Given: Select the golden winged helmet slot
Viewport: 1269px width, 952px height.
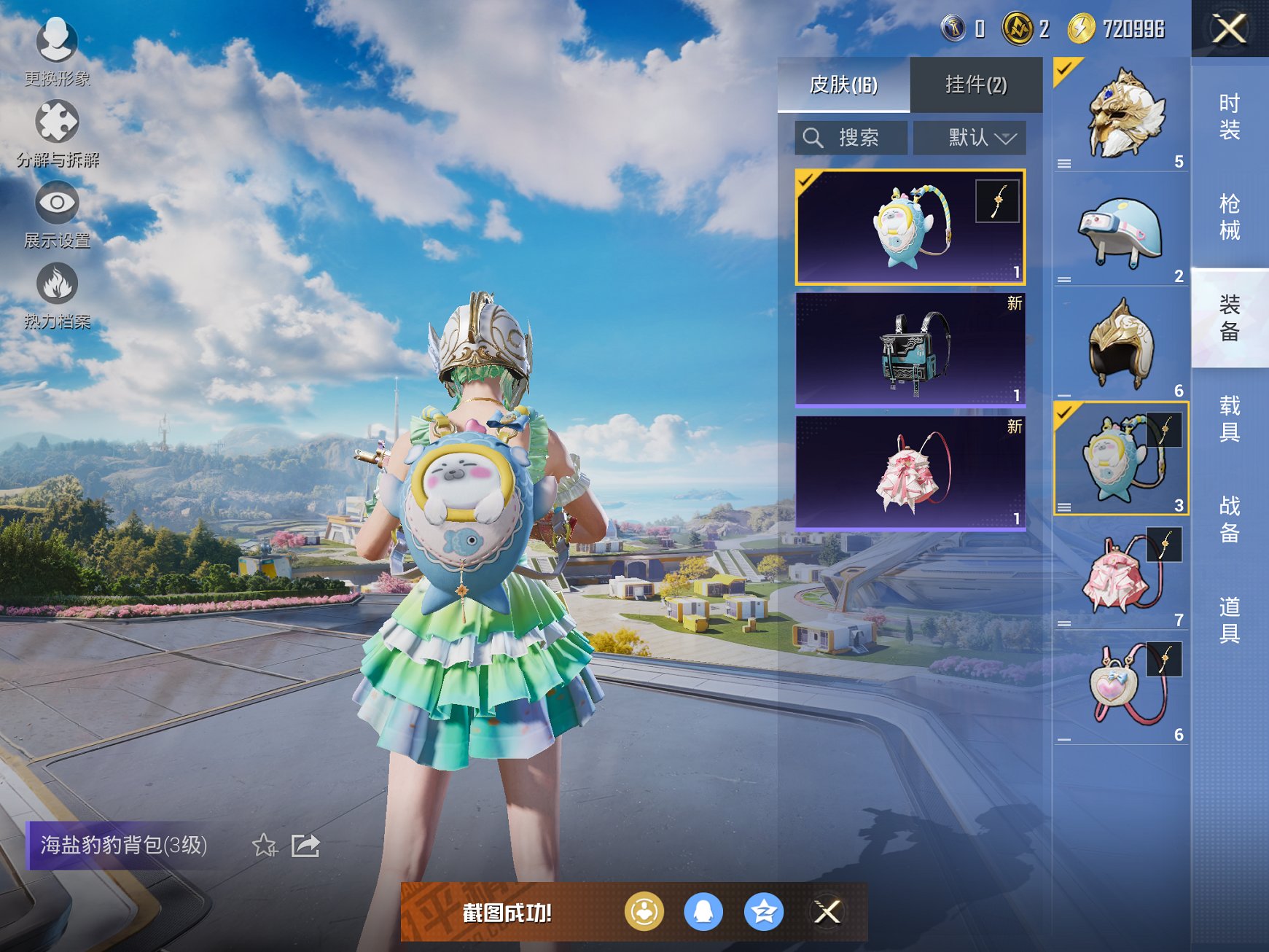Looking at the screenshot, I should pyautogui.click(x=1121, y=114).
